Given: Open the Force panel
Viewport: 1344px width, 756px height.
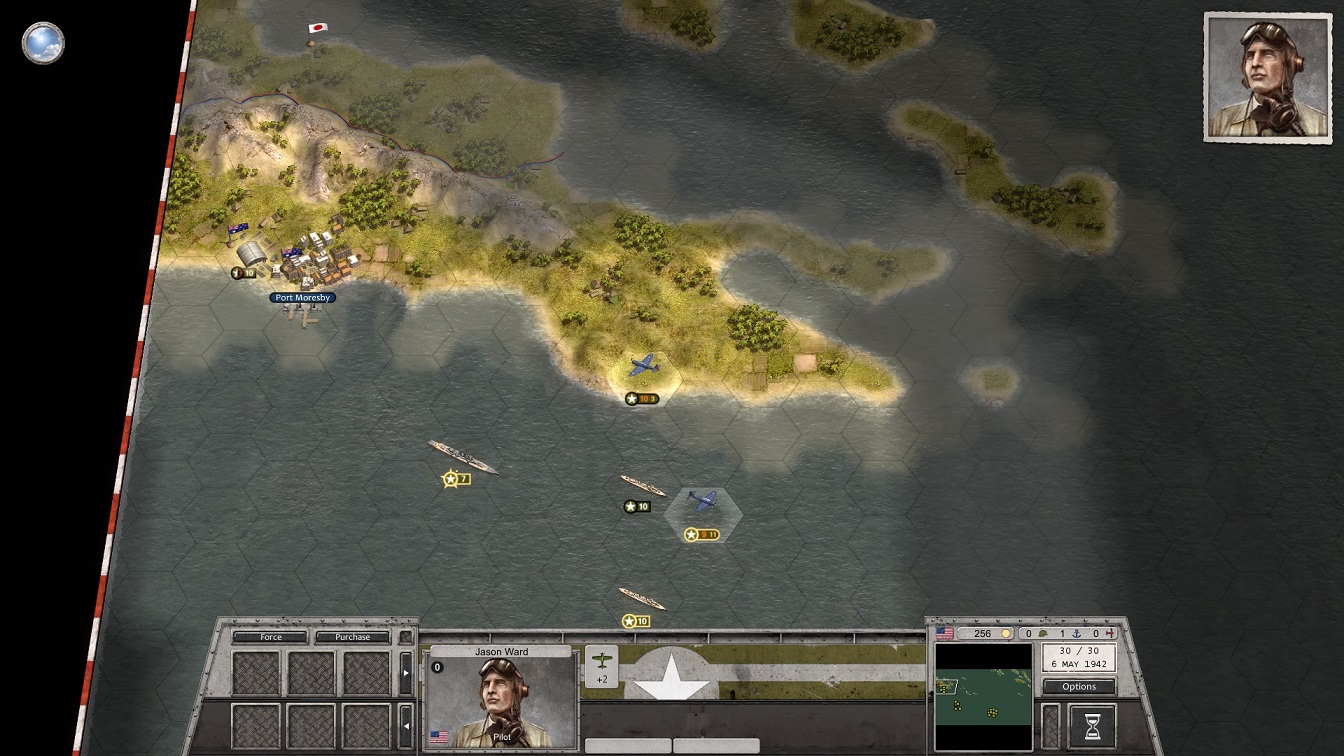Looking at the screenshot, I should 270,637.
